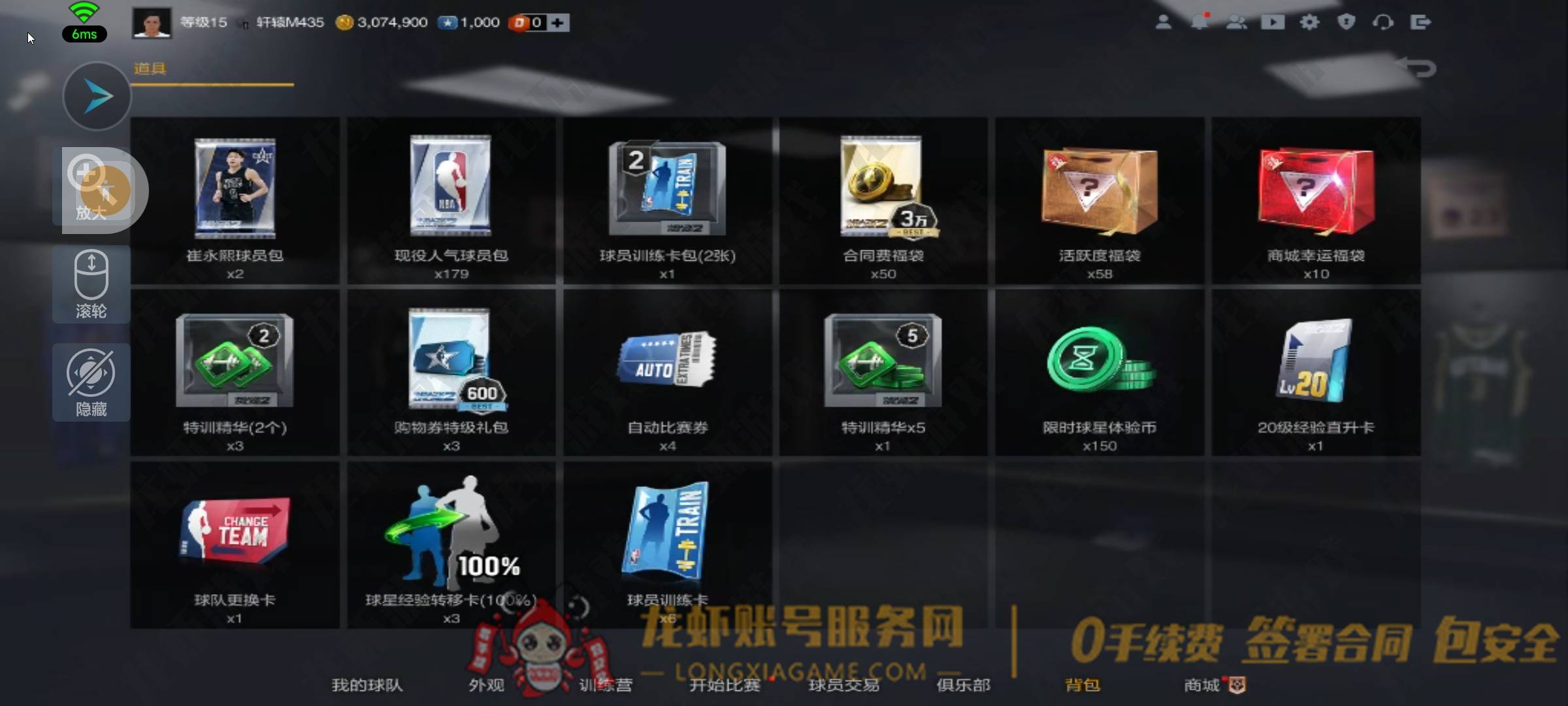The width and height of the screenshot is (1568, 706).
Task: Open settings via the gear icon
Action: click(x=1309, y=22)
